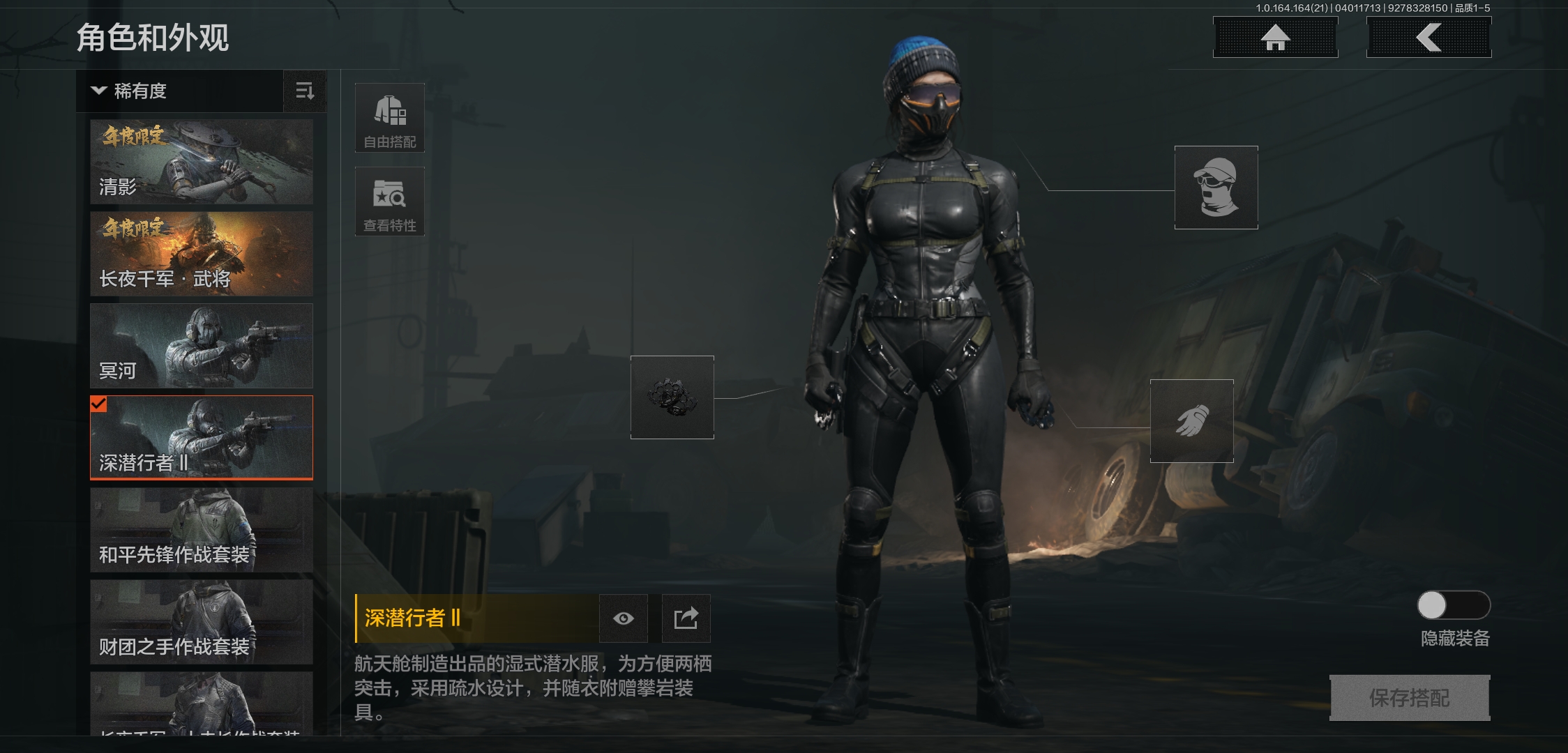Open the 自由搭配 free outfit mixer
Screen dimensions: 1568x753
point(390,119)
